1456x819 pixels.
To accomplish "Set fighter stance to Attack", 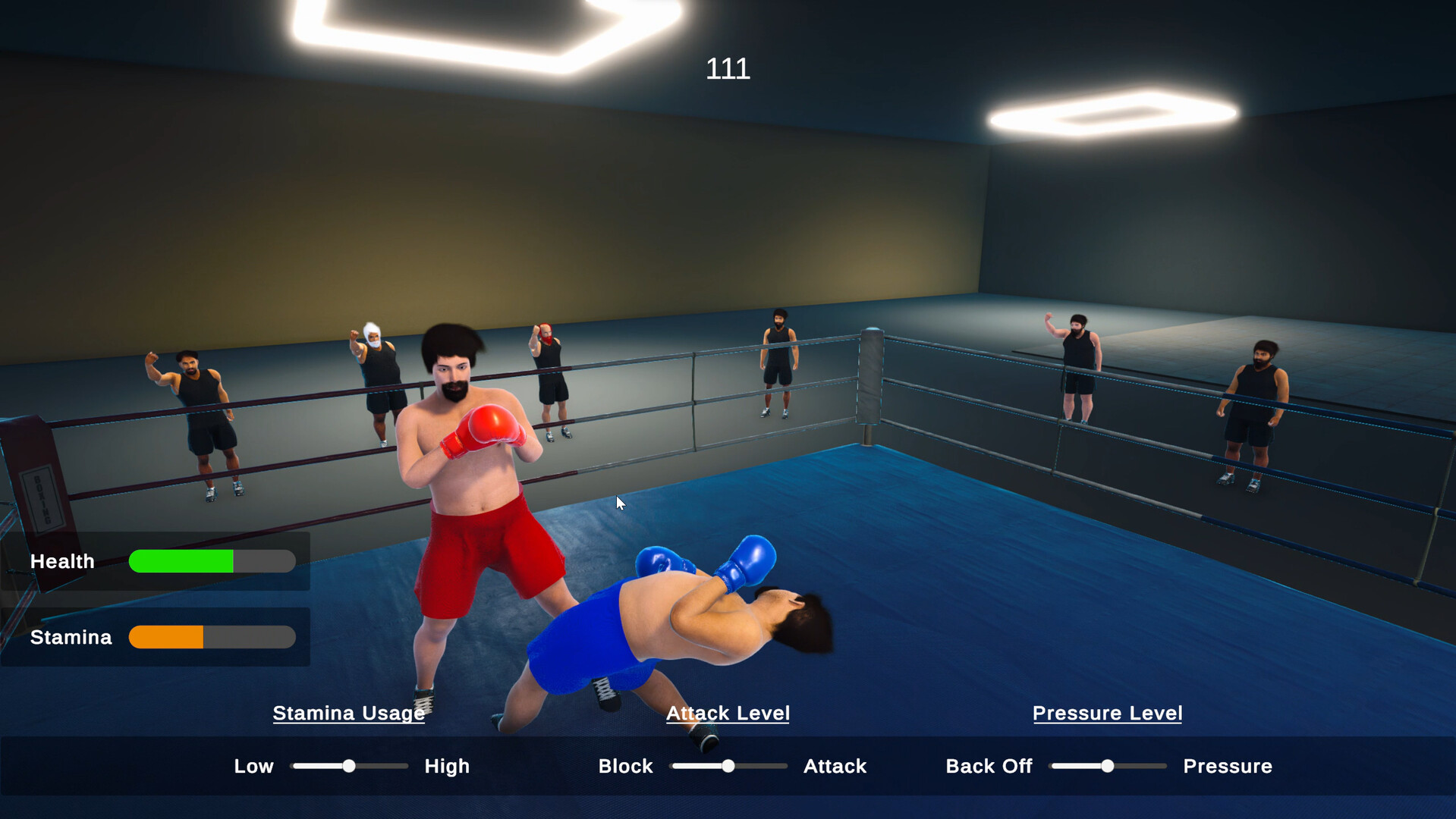I will (x=835, y=766).
